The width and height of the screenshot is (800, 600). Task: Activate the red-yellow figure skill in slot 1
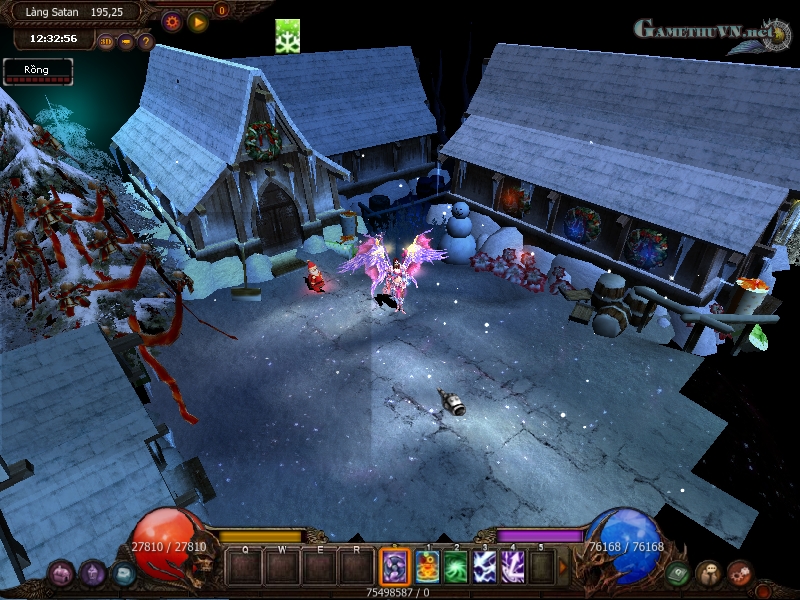(428, 568)
